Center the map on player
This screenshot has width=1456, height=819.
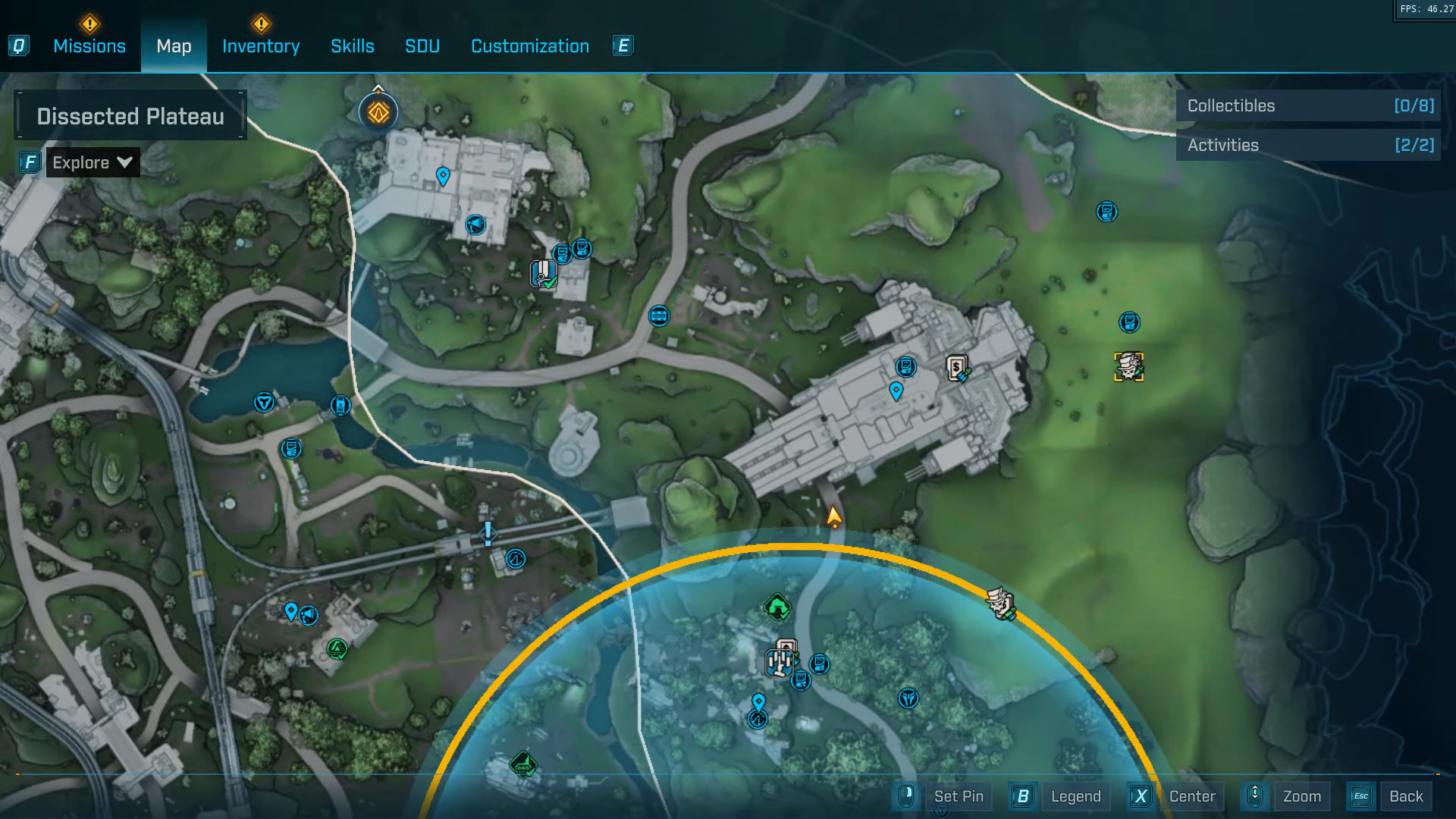coord(1191,796)
